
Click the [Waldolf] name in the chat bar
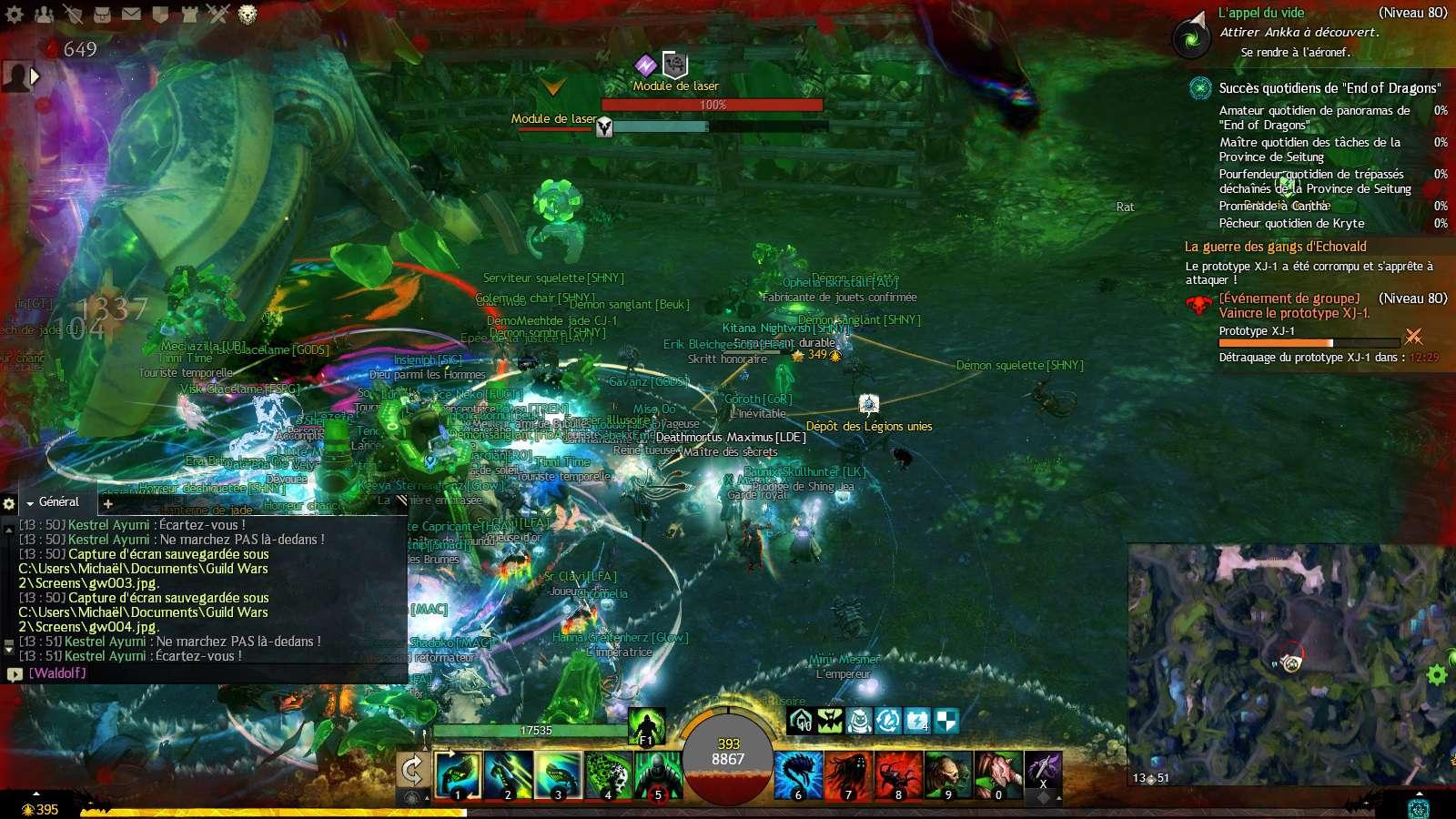(56, 674)
